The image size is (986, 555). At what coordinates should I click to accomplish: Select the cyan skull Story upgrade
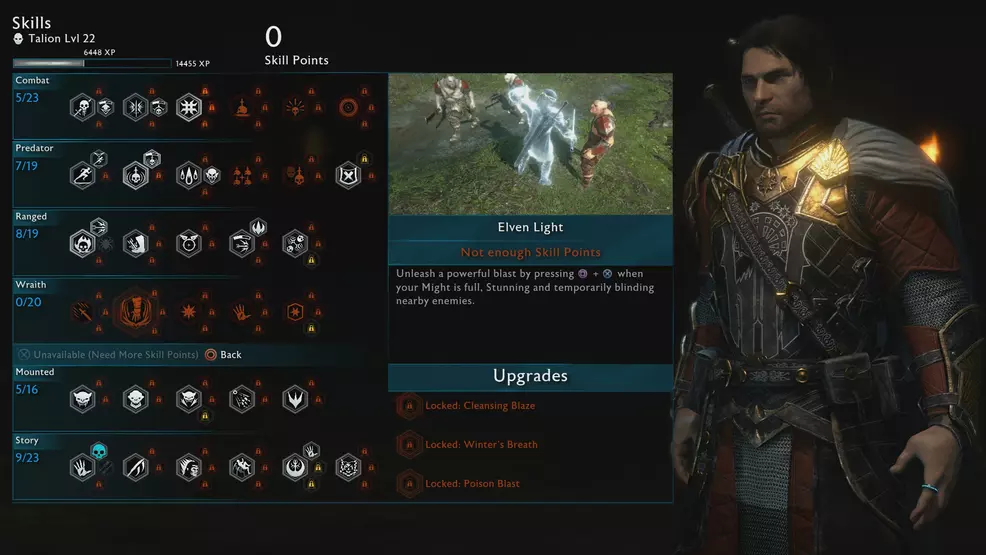(x=99, y=451)
